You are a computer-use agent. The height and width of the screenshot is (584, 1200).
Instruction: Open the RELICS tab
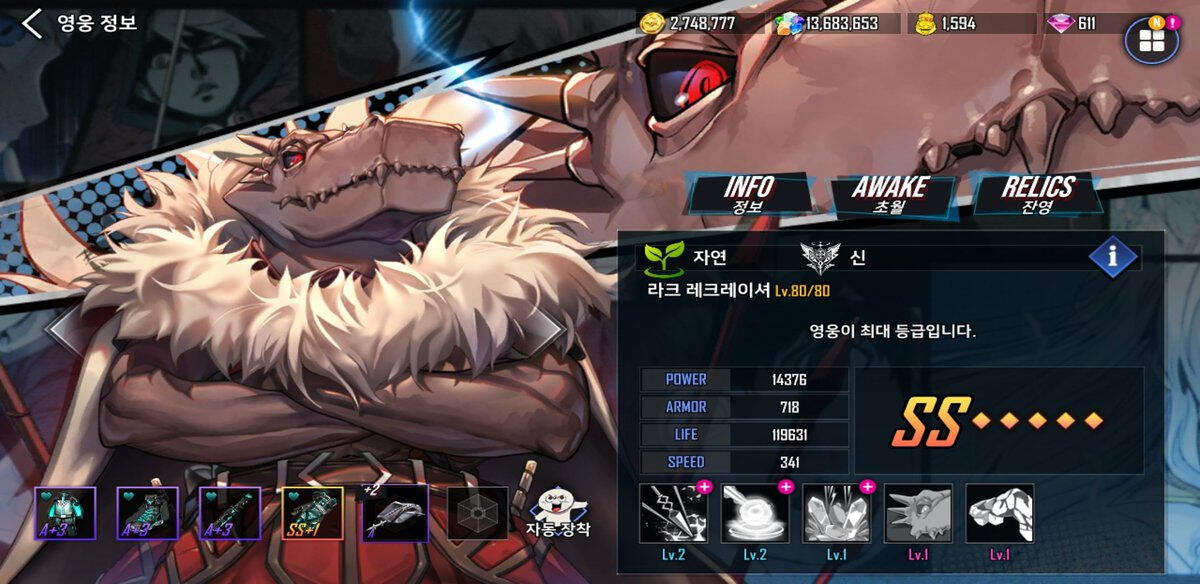(1037, 194)
